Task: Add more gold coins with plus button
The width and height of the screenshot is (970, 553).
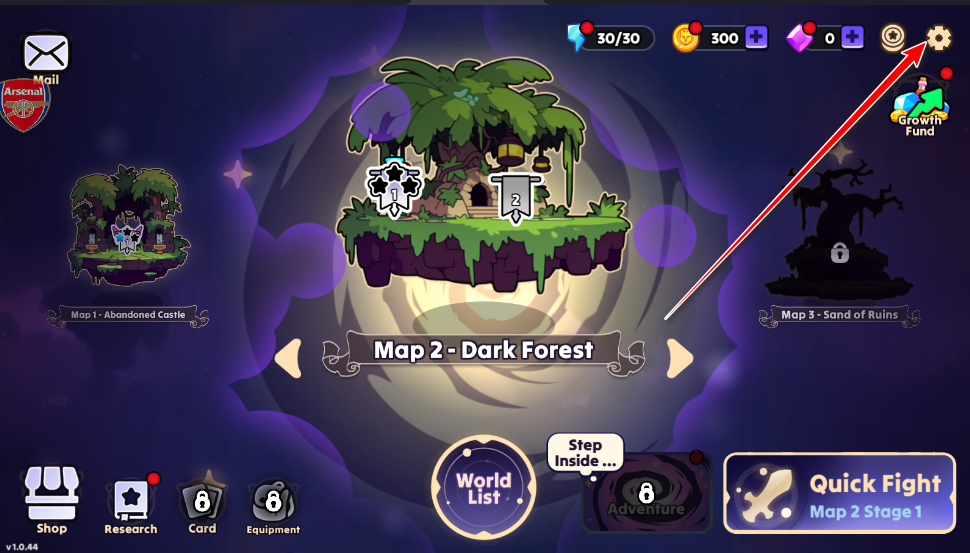Action: point(757,38)
